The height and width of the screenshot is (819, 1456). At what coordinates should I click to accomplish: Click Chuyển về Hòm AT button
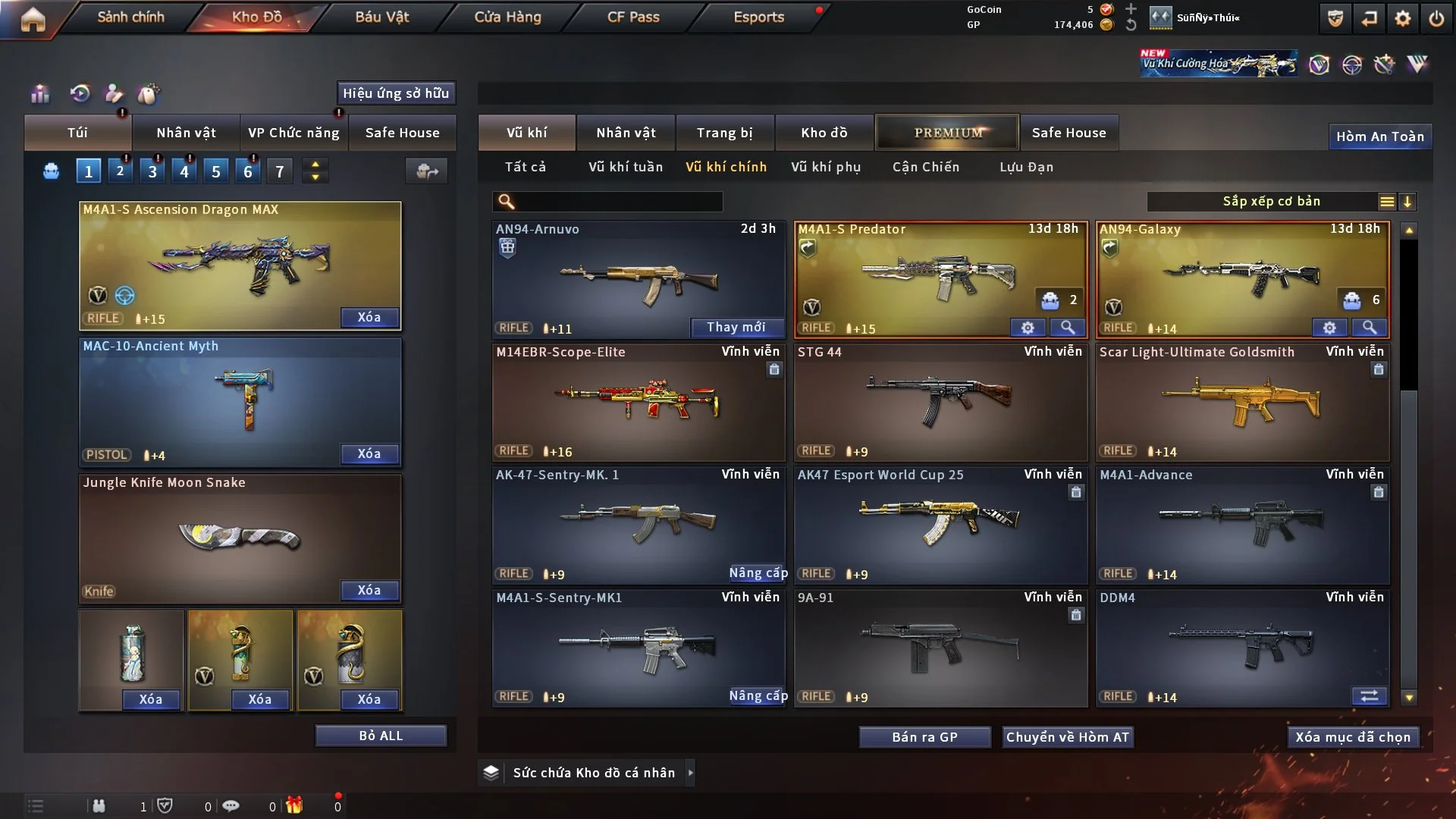pos(1067,737)
